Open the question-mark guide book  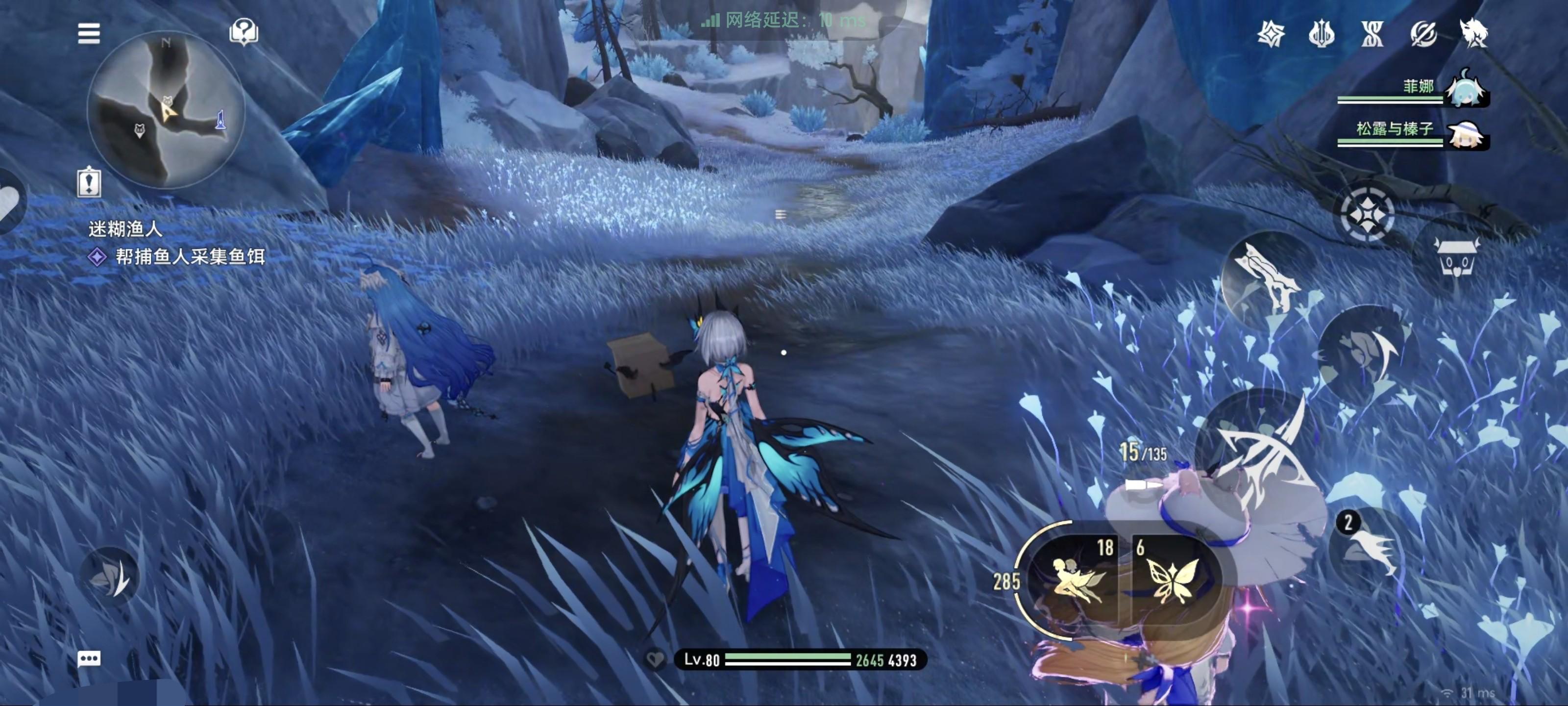[244, 32]
